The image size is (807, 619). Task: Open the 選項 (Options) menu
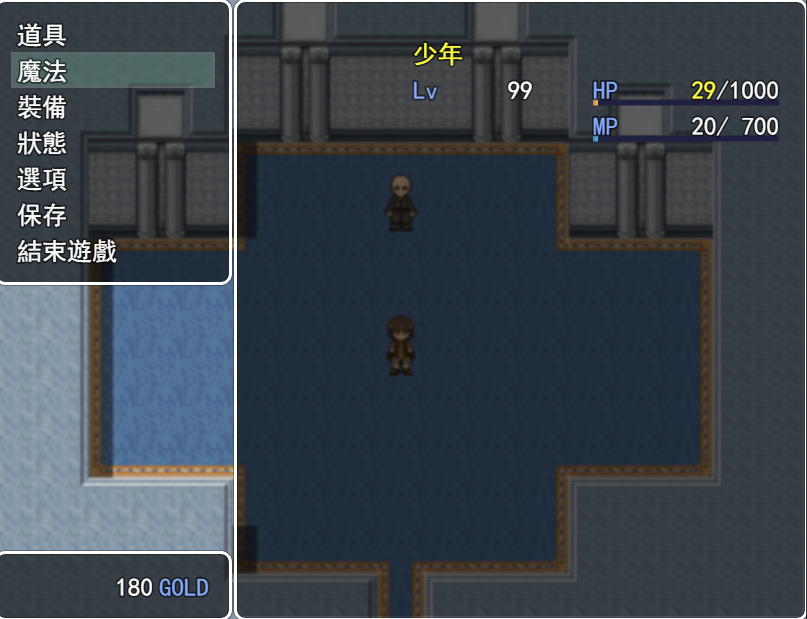[42, 179]
